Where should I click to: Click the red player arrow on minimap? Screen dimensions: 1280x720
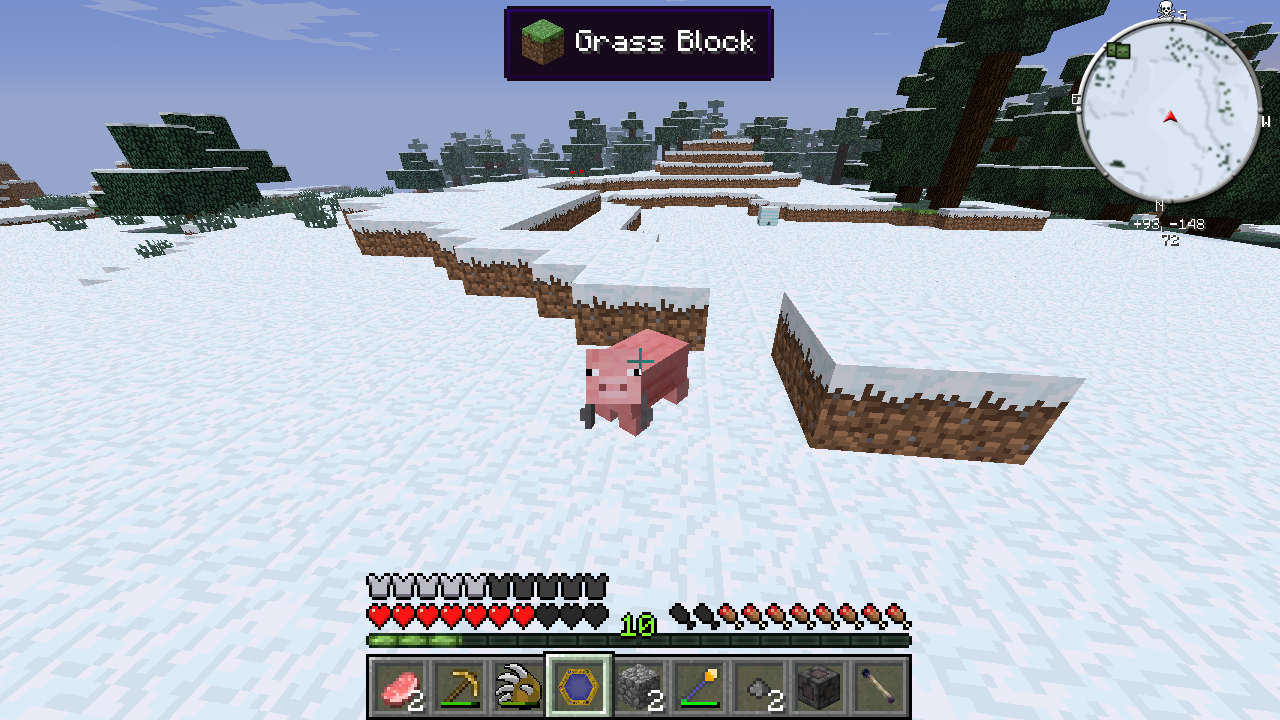[x=1170, y=117]
